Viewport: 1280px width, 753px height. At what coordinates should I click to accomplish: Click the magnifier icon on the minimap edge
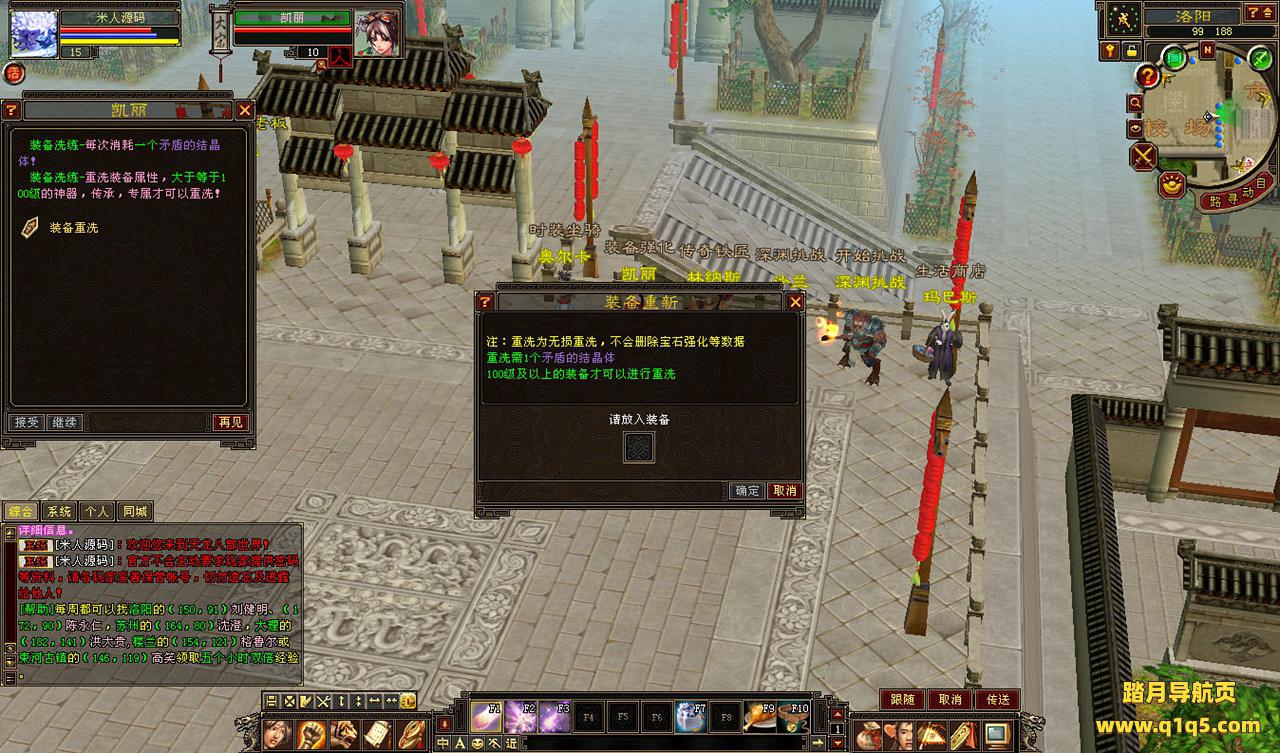(1135, 102)
